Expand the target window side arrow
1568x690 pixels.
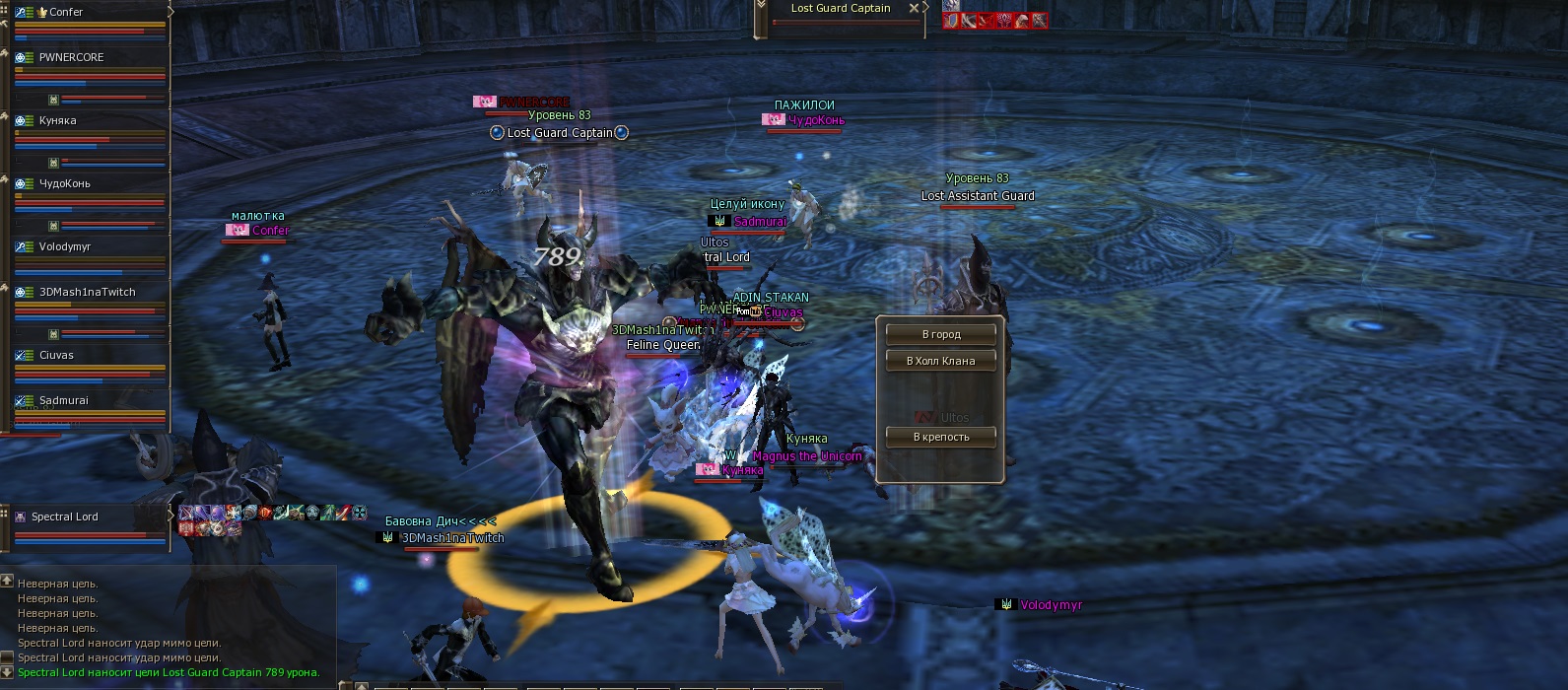tap(927, 8)
